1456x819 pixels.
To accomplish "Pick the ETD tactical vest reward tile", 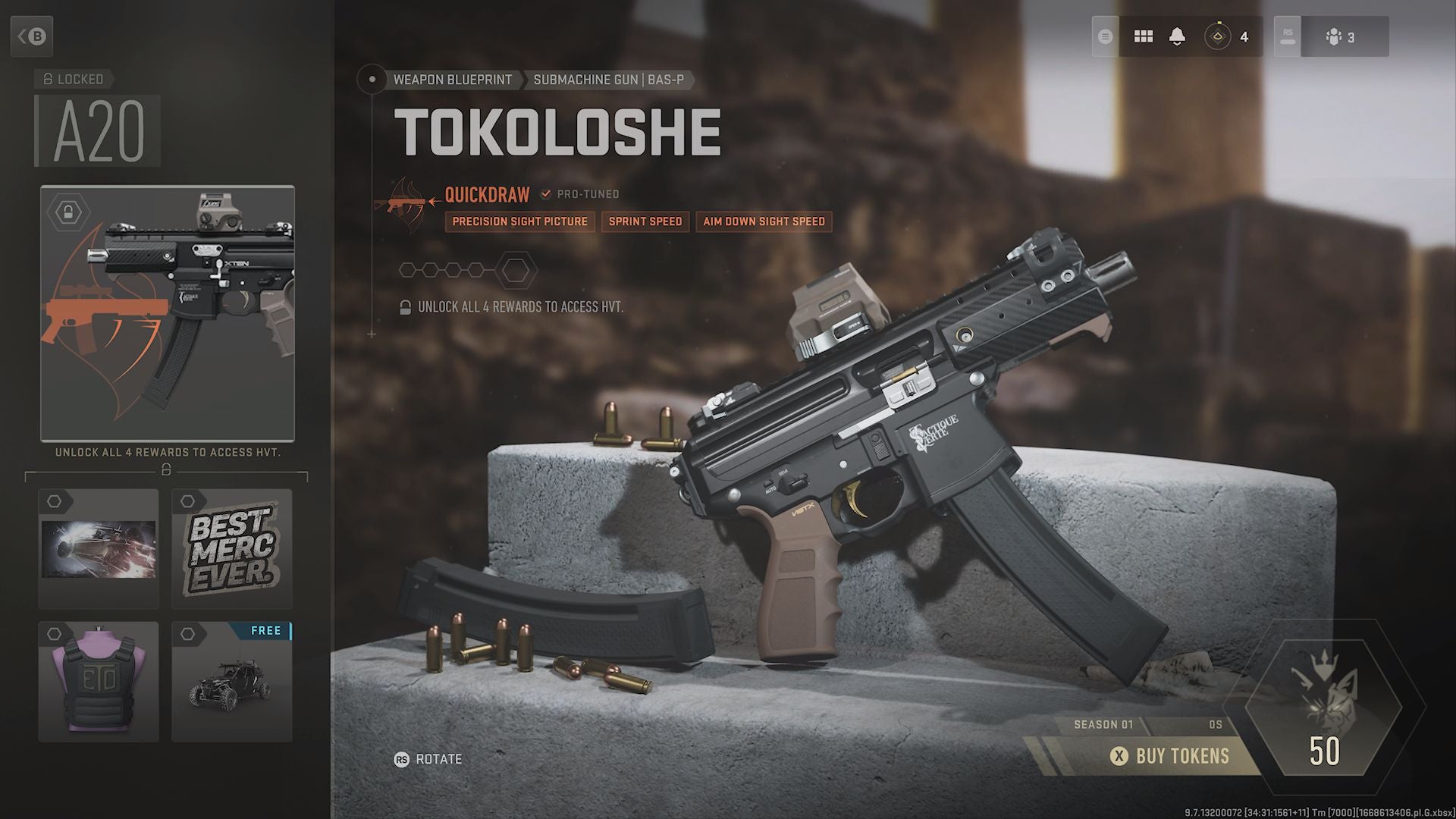I will tap(99, 681).
